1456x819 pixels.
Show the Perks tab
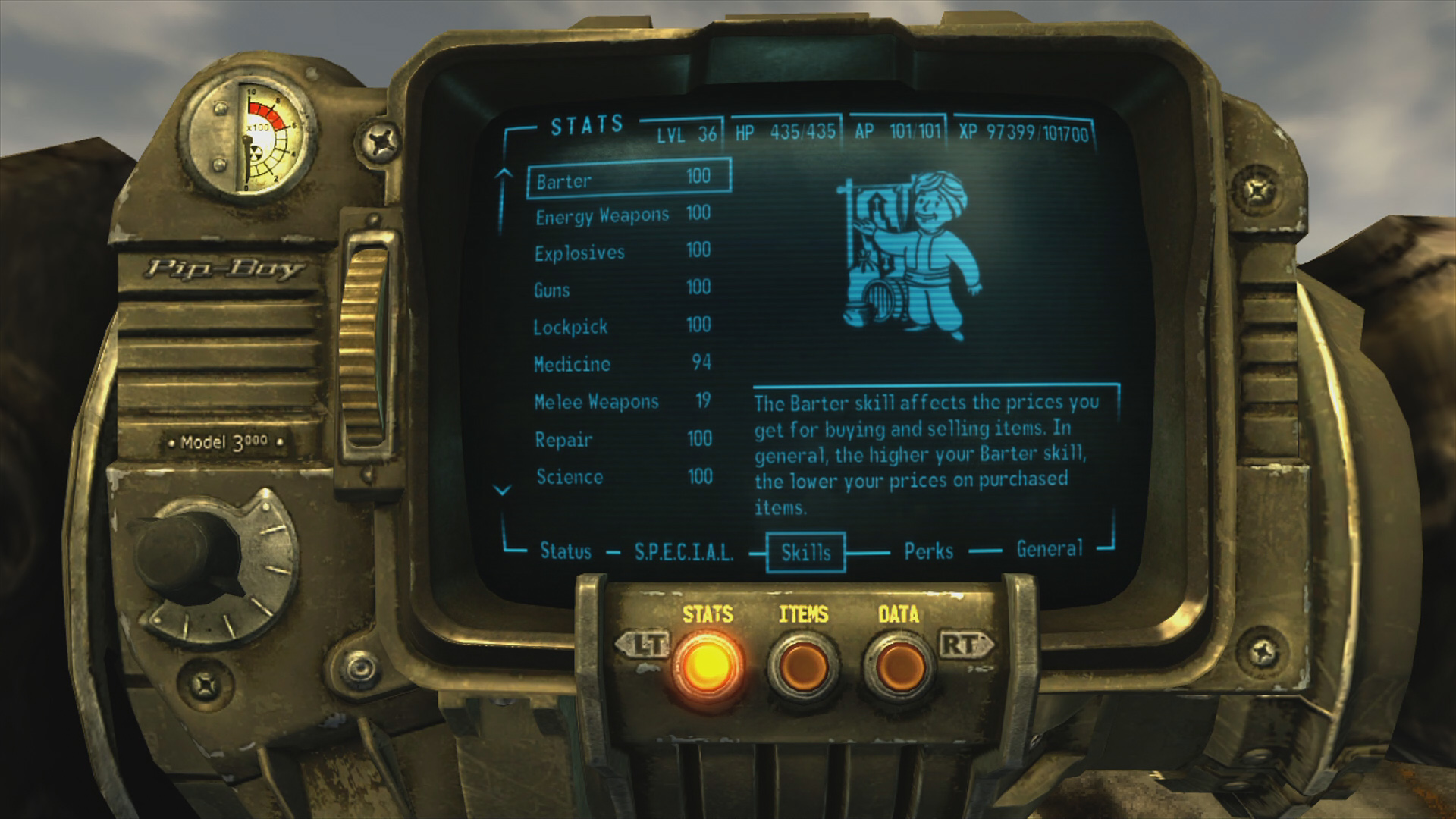click(x=928, y=551)
